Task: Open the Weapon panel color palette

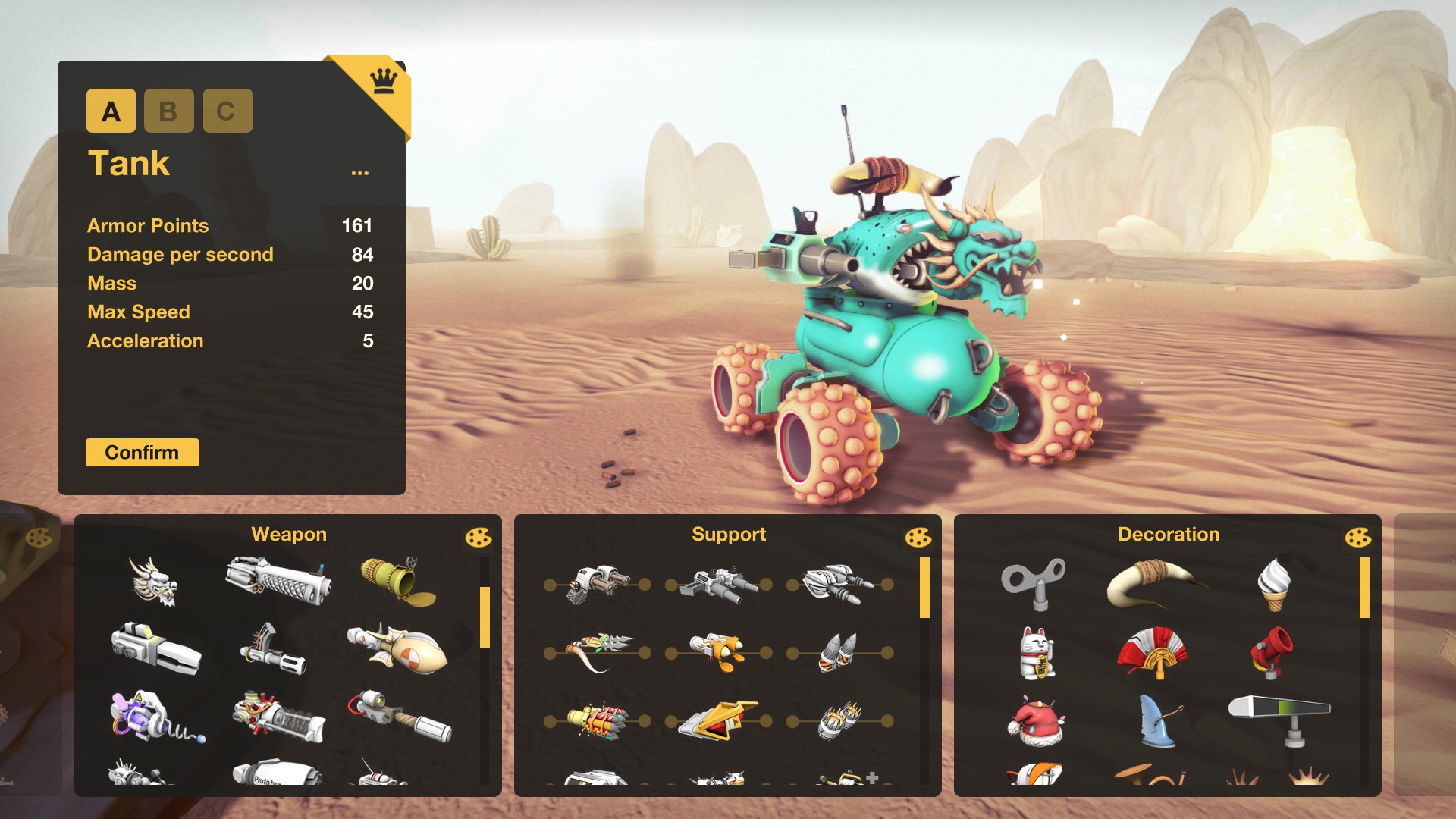Action: point(480,538)
